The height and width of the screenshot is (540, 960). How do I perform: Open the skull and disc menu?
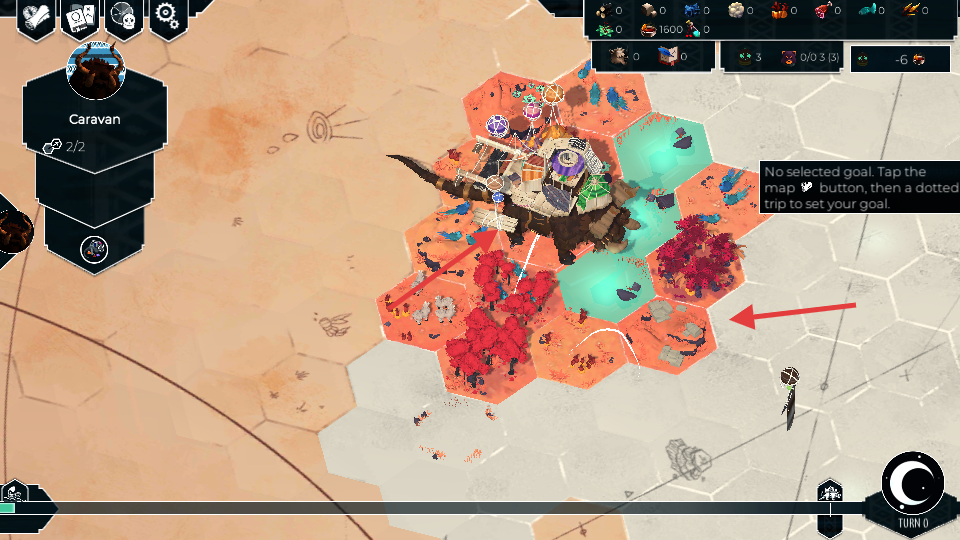coord(124,17)
